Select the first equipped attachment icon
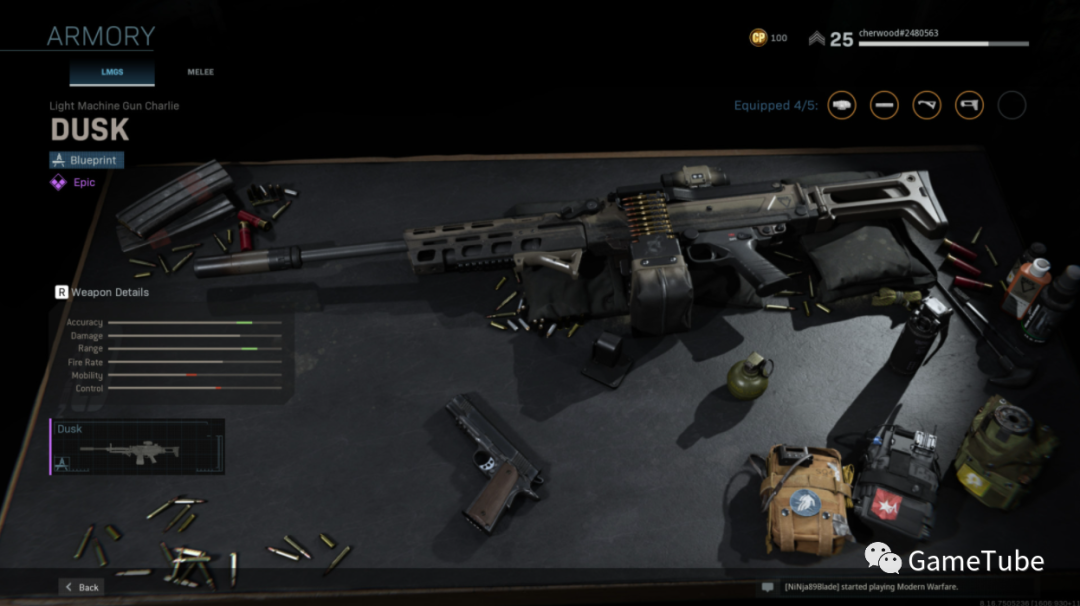Screen dimensions: 1080x606 point(842,105)
